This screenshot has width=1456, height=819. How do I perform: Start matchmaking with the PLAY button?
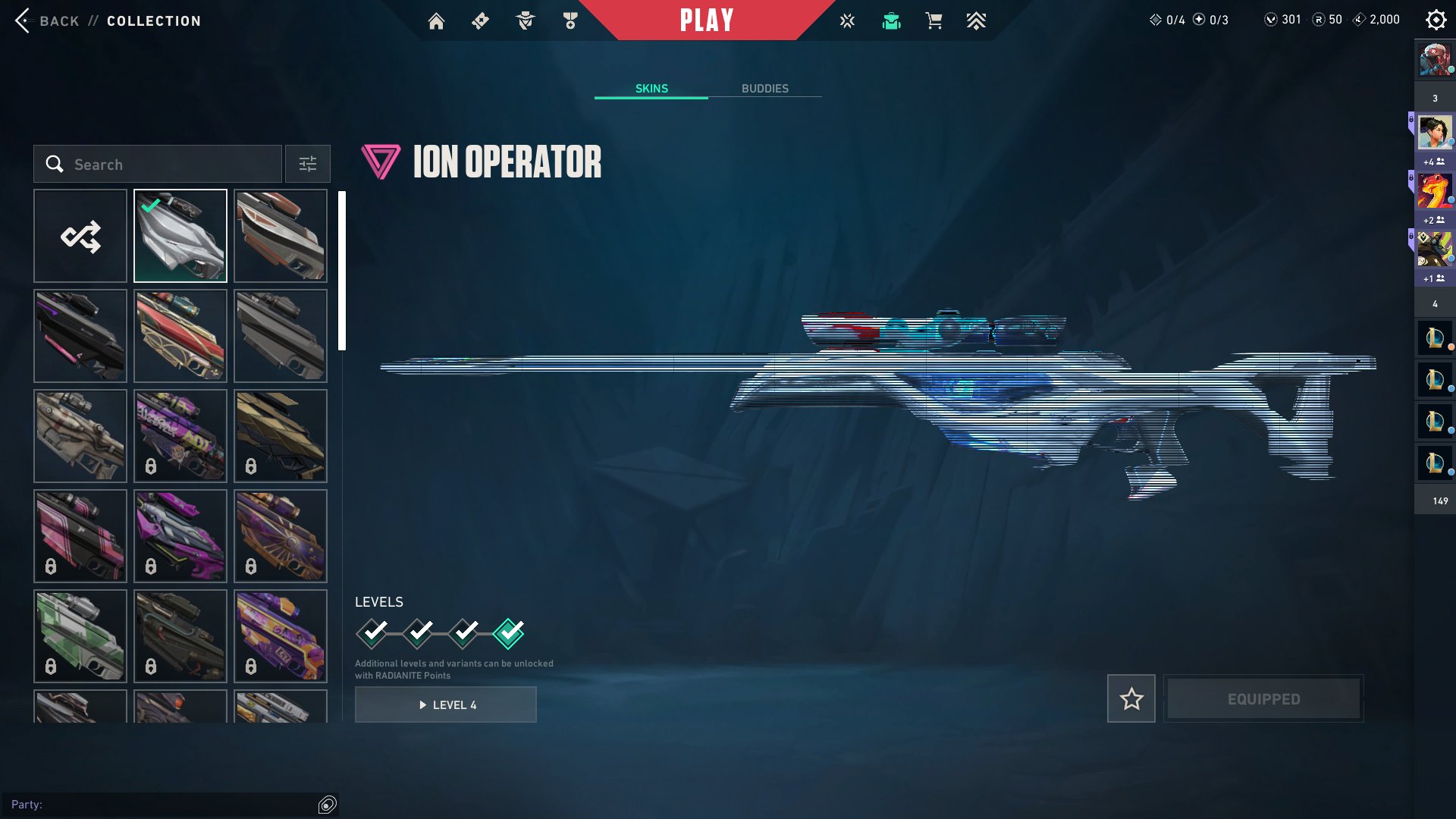coord(706,20)
